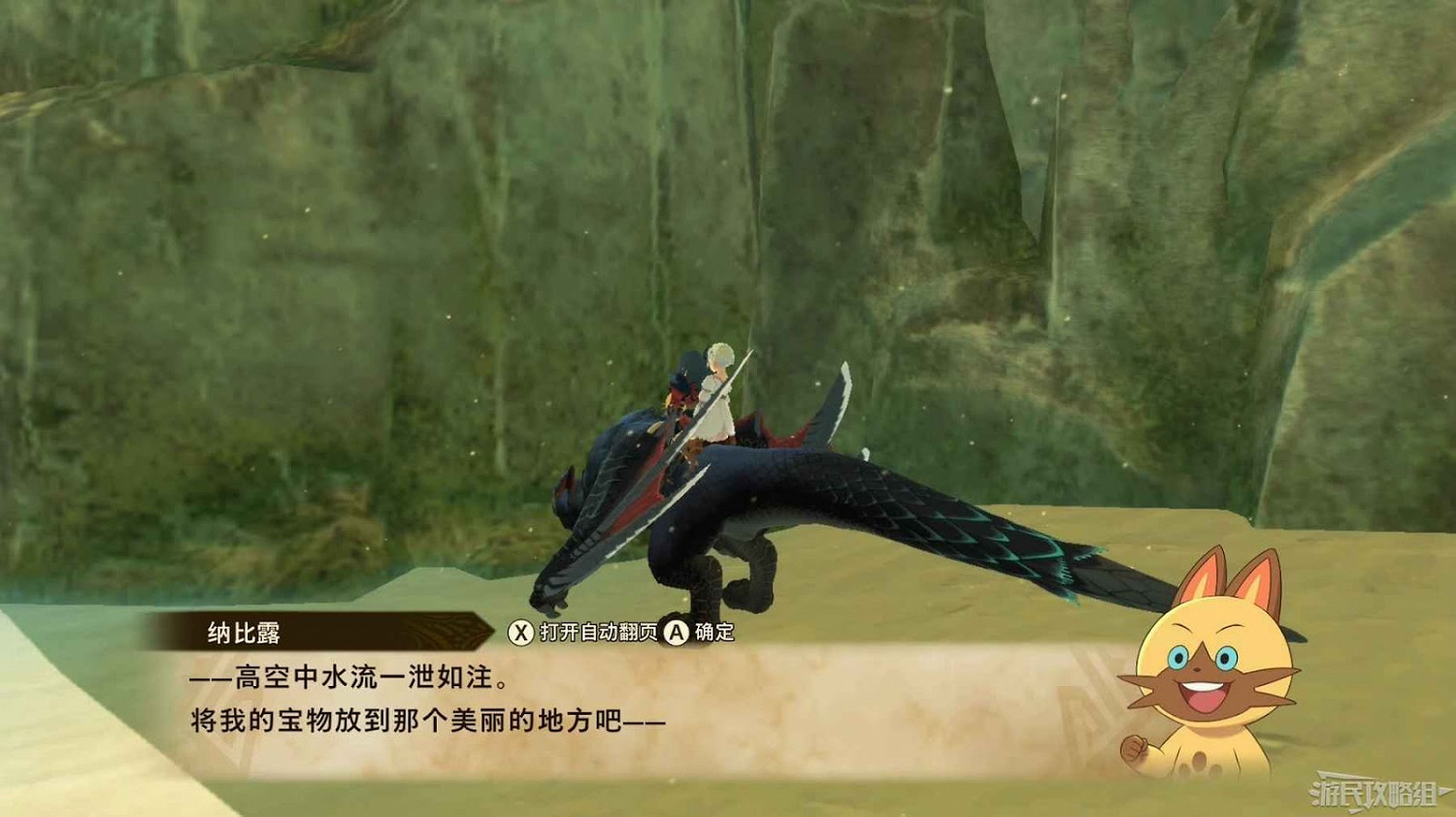The image size is (1456, 817).
Task: Click the dark gradient name bar strip
Action: 320,631
